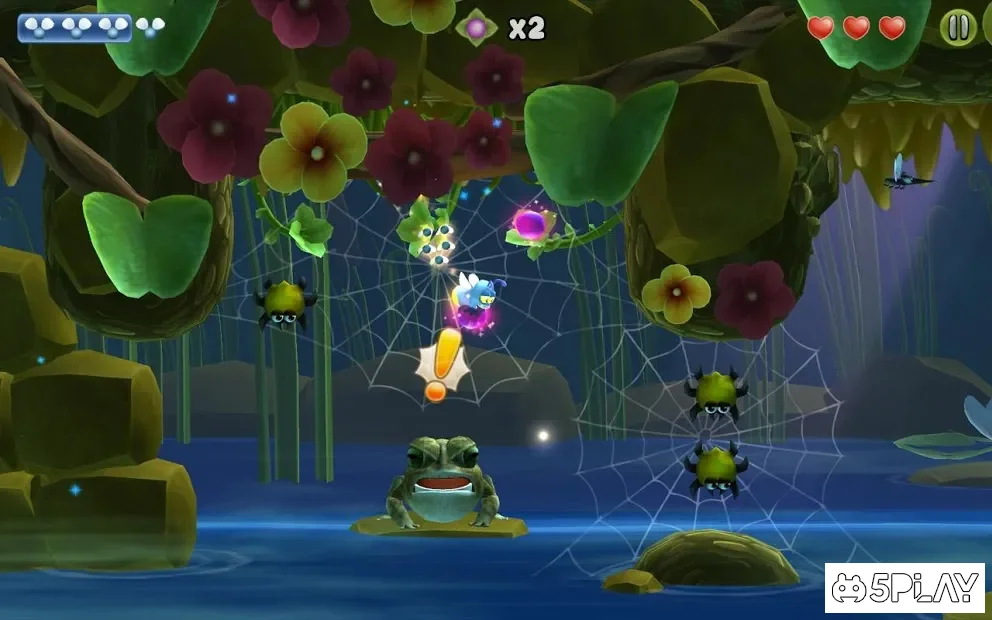The height and width of the screenshot is (620, 992).
Task: Pause the game with the round button
Action: click(958, 28)
